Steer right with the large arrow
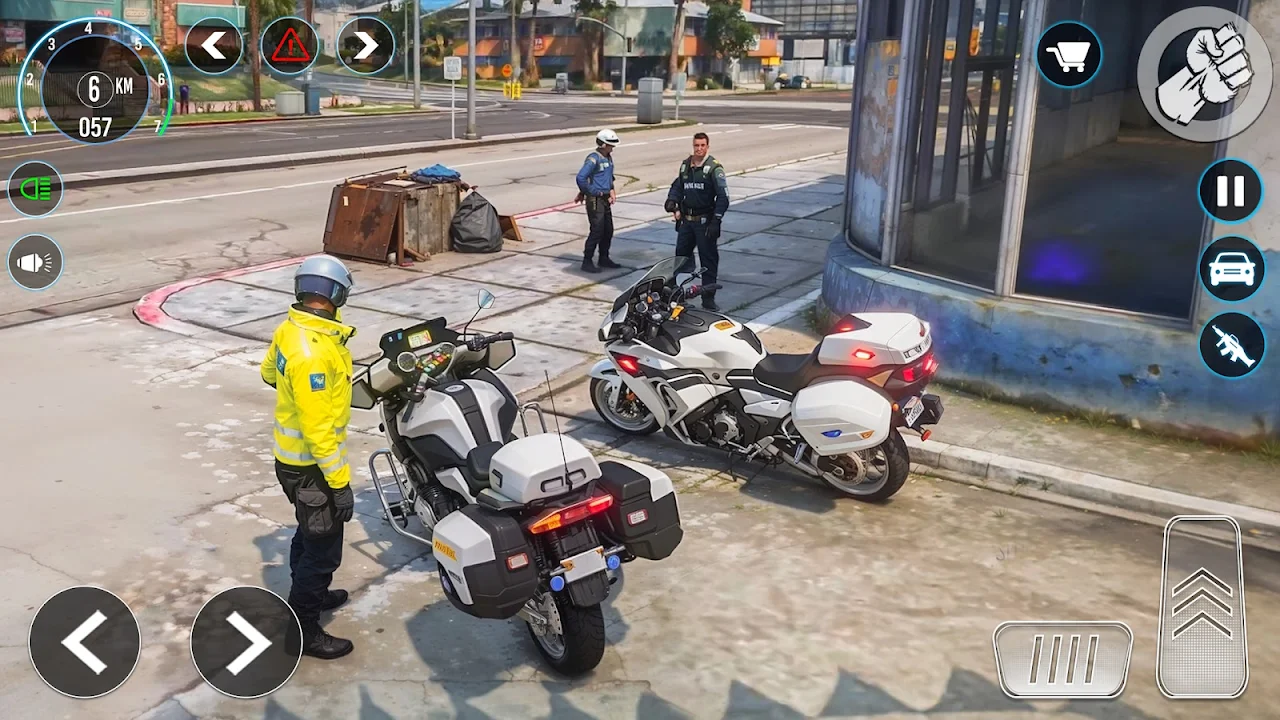 pos(246,641)
